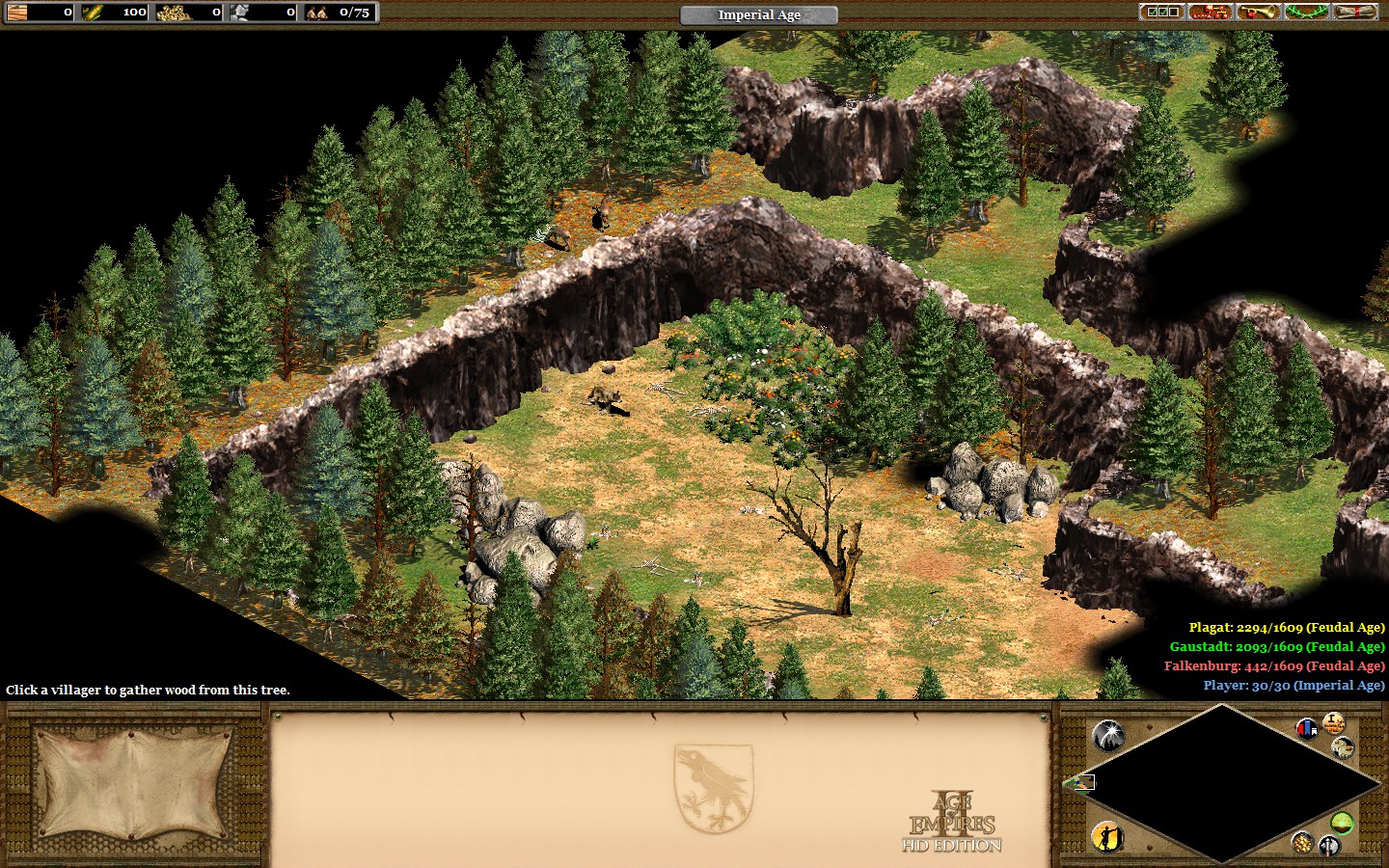Click the food resource icon showing 100
1389x868 pixels.
tap(93, 13)
